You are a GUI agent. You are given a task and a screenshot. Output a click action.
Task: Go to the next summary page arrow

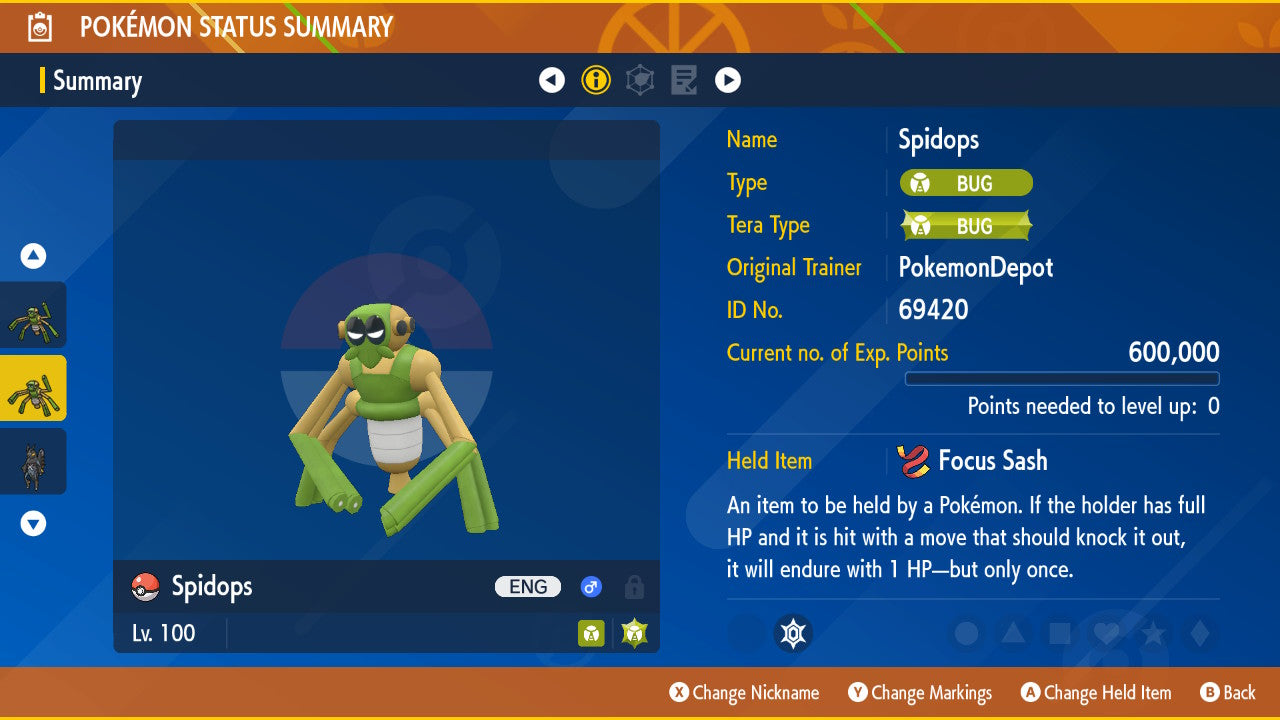point(728,80)
